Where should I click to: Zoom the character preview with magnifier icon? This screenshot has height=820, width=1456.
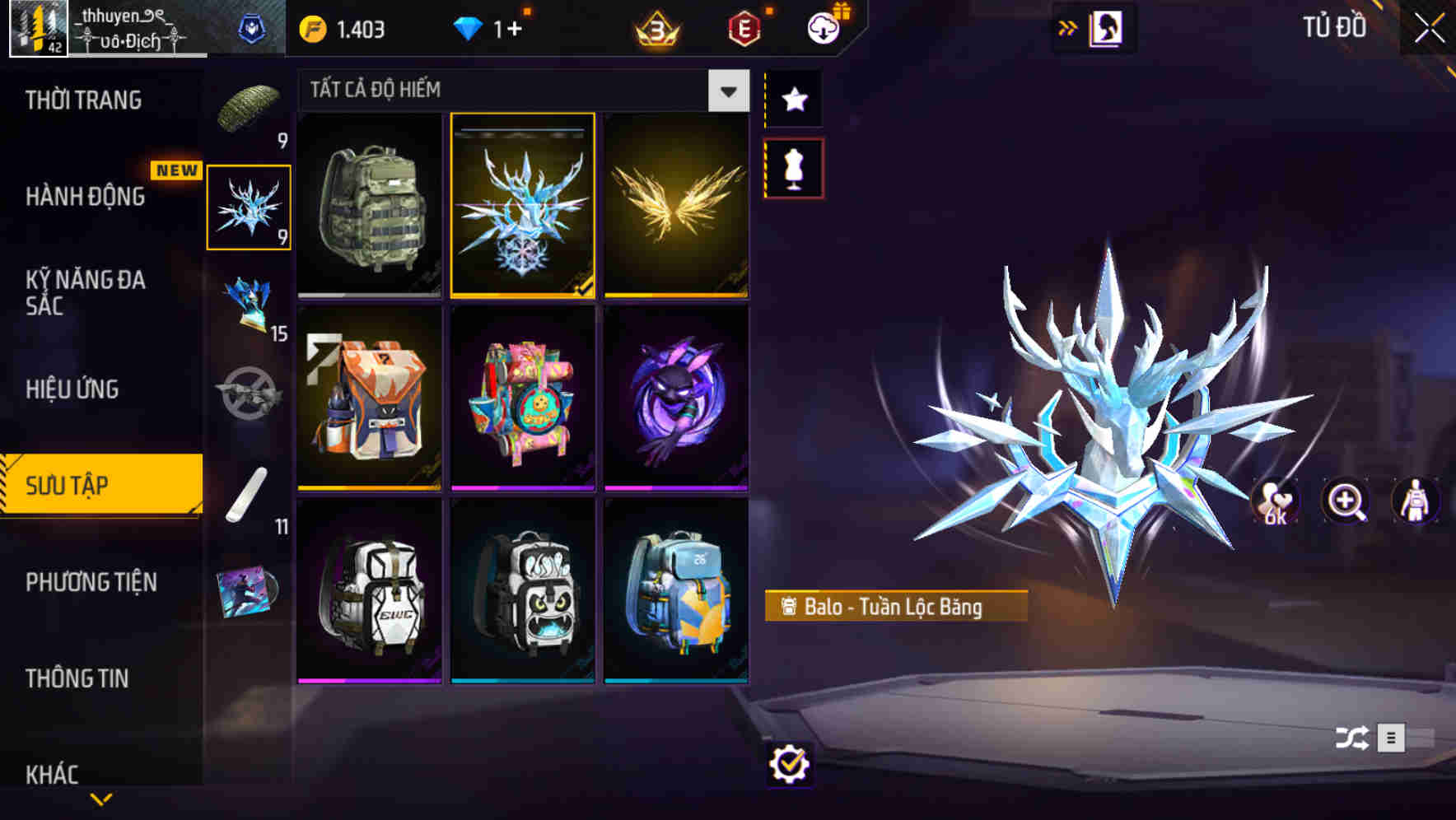coord(1346,501)
